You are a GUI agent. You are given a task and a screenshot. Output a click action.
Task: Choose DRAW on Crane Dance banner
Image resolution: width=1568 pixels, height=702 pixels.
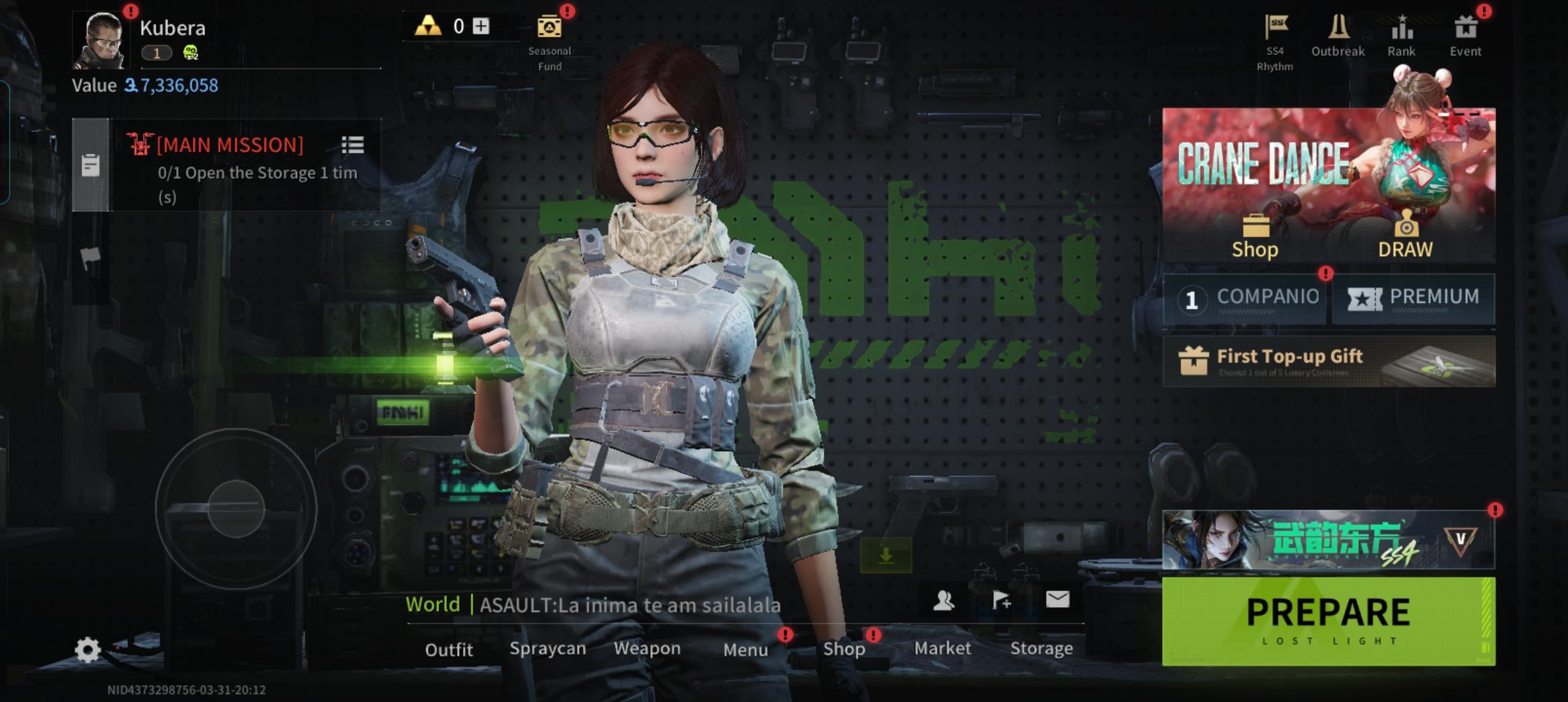(1405, 236)
